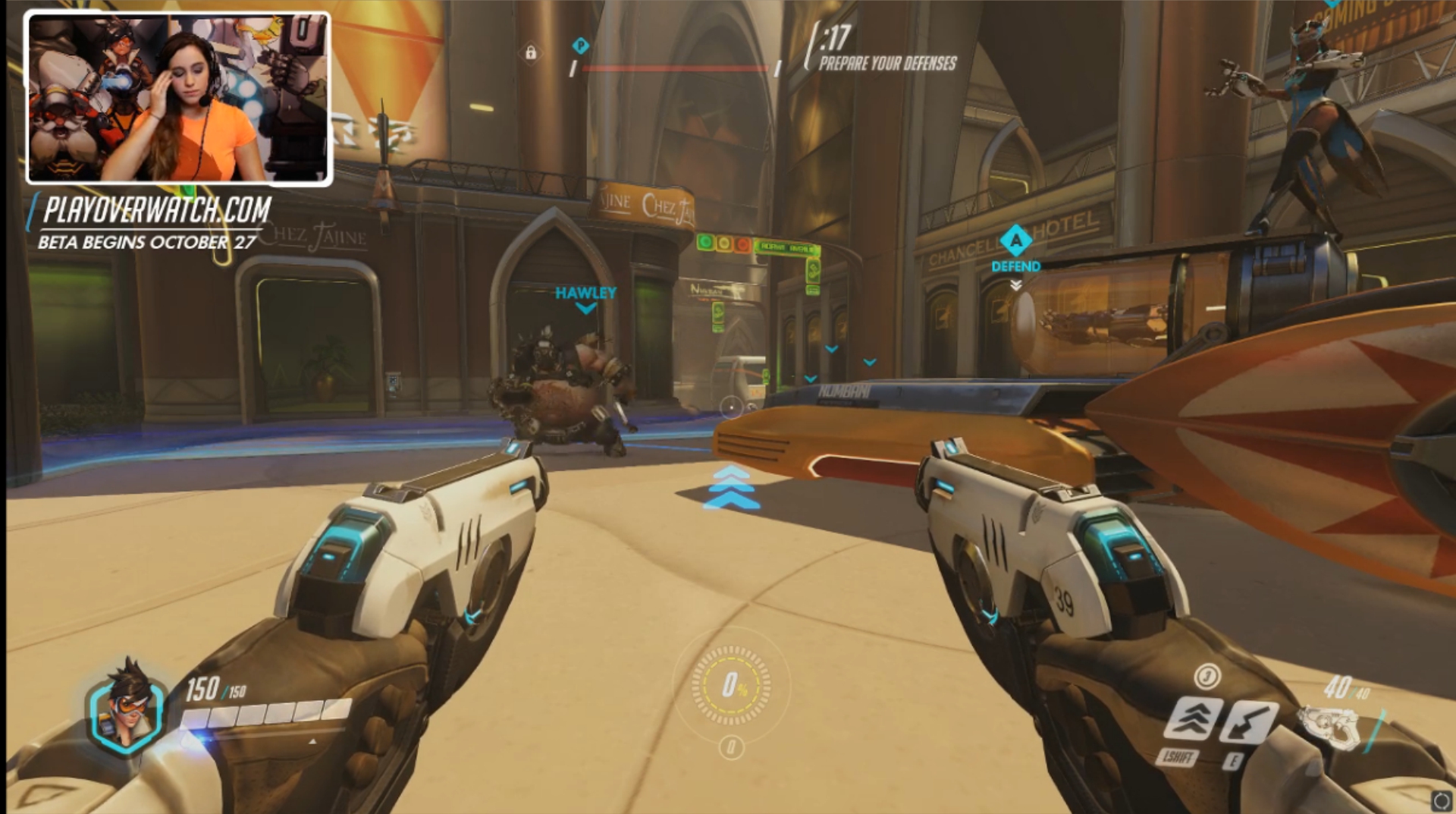Viewport: 1456px width, 814px height.
Task: Select the pulse pistols weapon icon
Action: pyautogui.click(x=1327, y=727)
